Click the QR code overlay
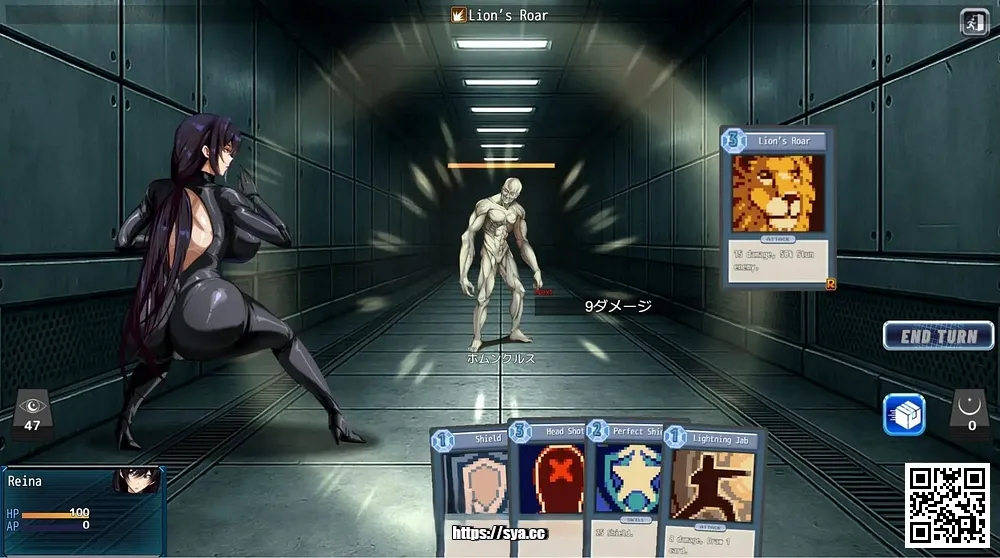The width and height of the screenshot is (1000, 558). point(947,505)
